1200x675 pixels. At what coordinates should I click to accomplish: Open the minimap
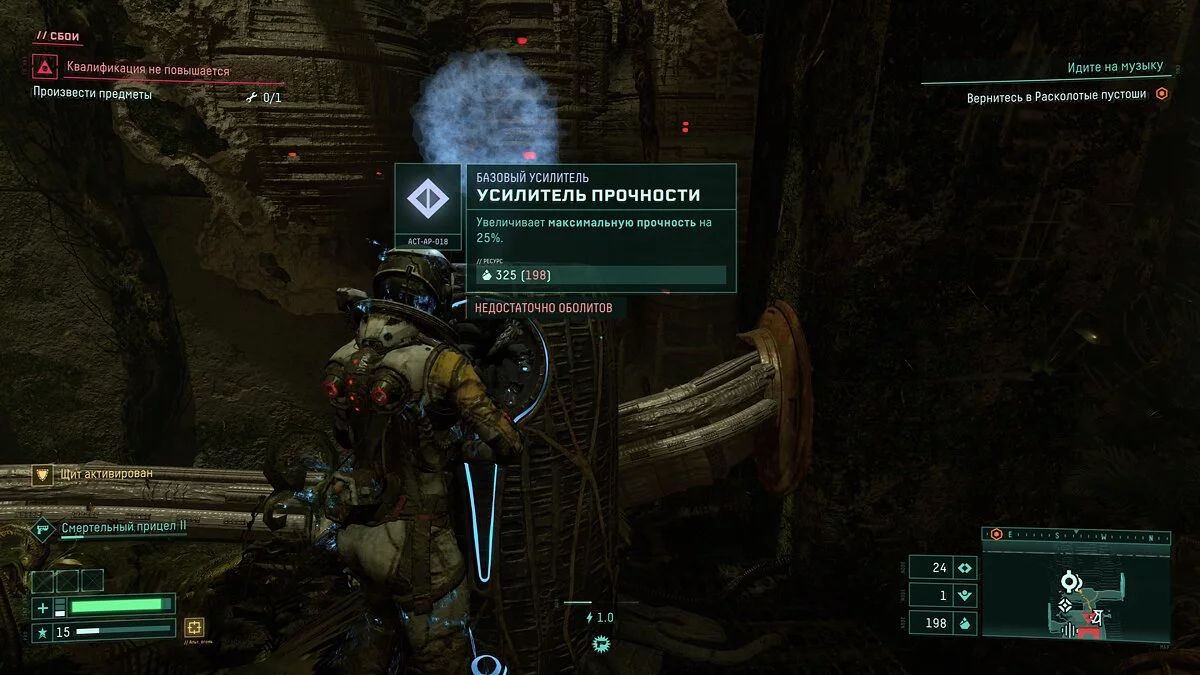tap(1076, 590)
